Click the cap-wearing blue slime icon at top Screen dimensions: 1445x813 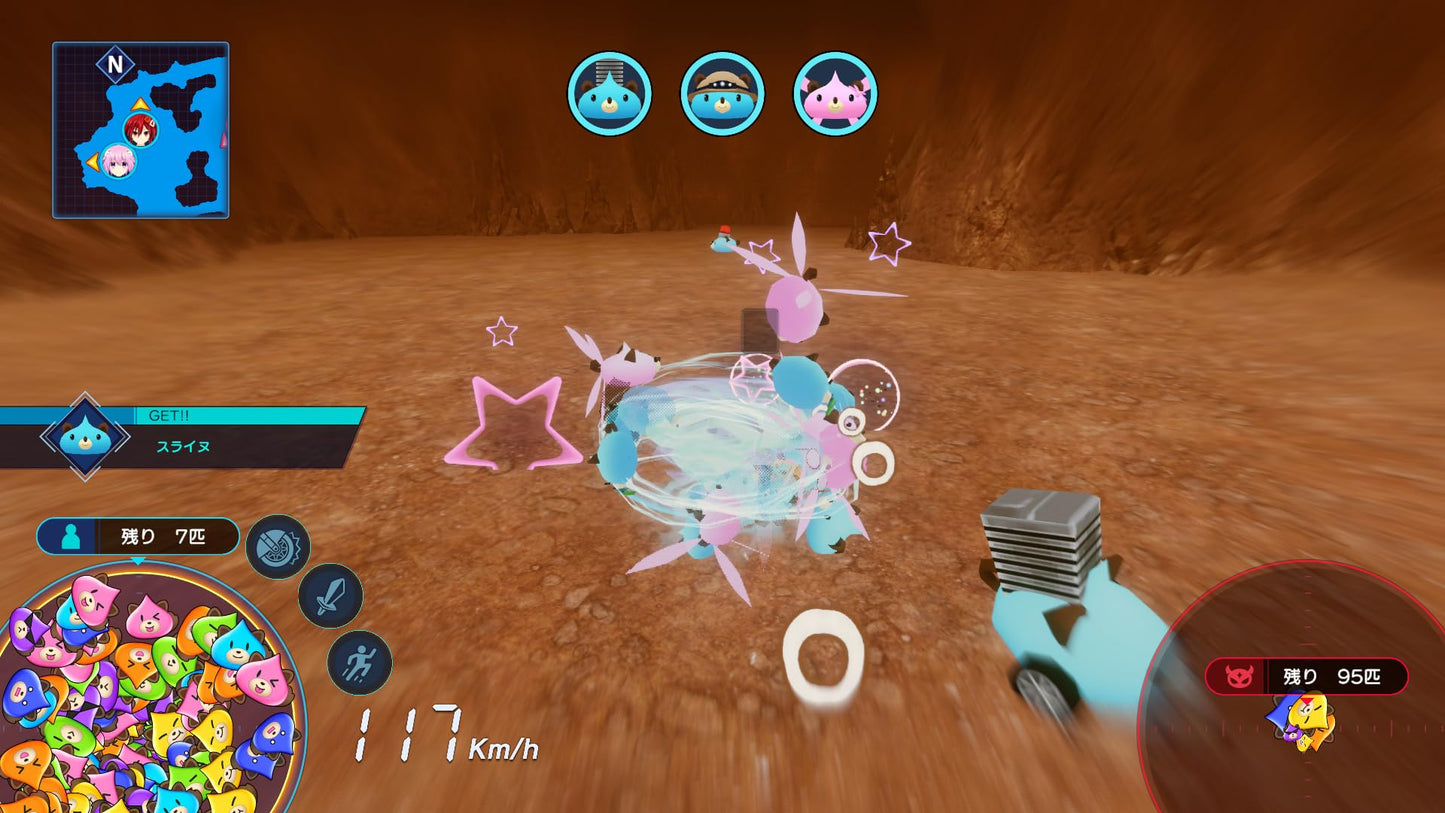click(x=722, y=90)
